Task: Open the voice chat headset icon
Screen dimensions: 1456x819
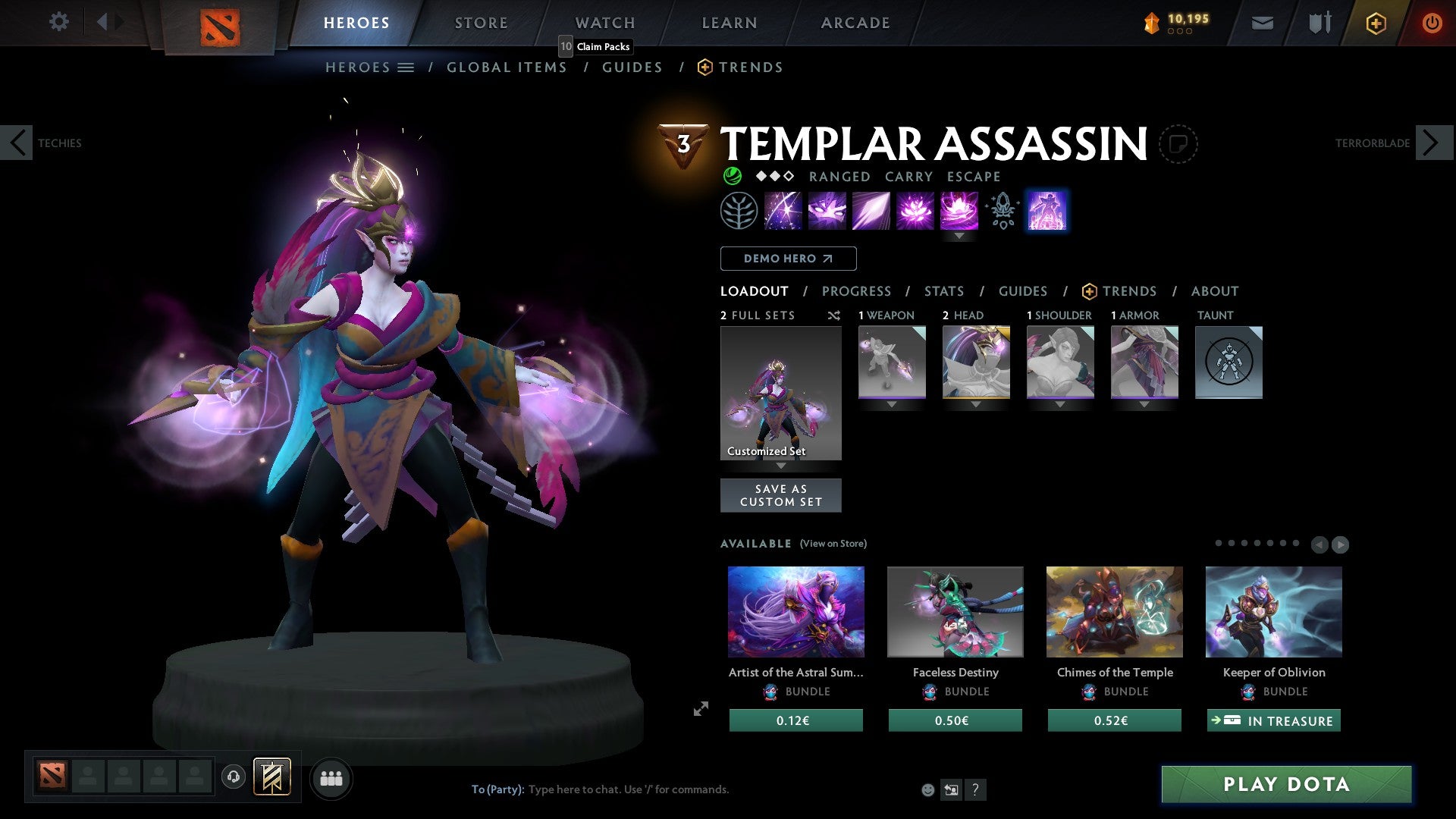Action: 234,777
